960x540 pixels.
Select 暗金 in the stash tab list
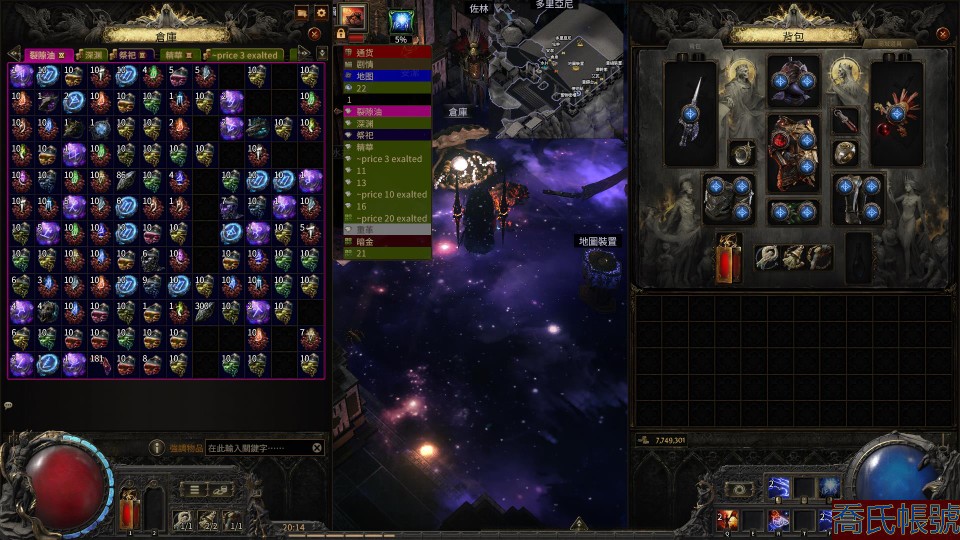tap(364, 241)
